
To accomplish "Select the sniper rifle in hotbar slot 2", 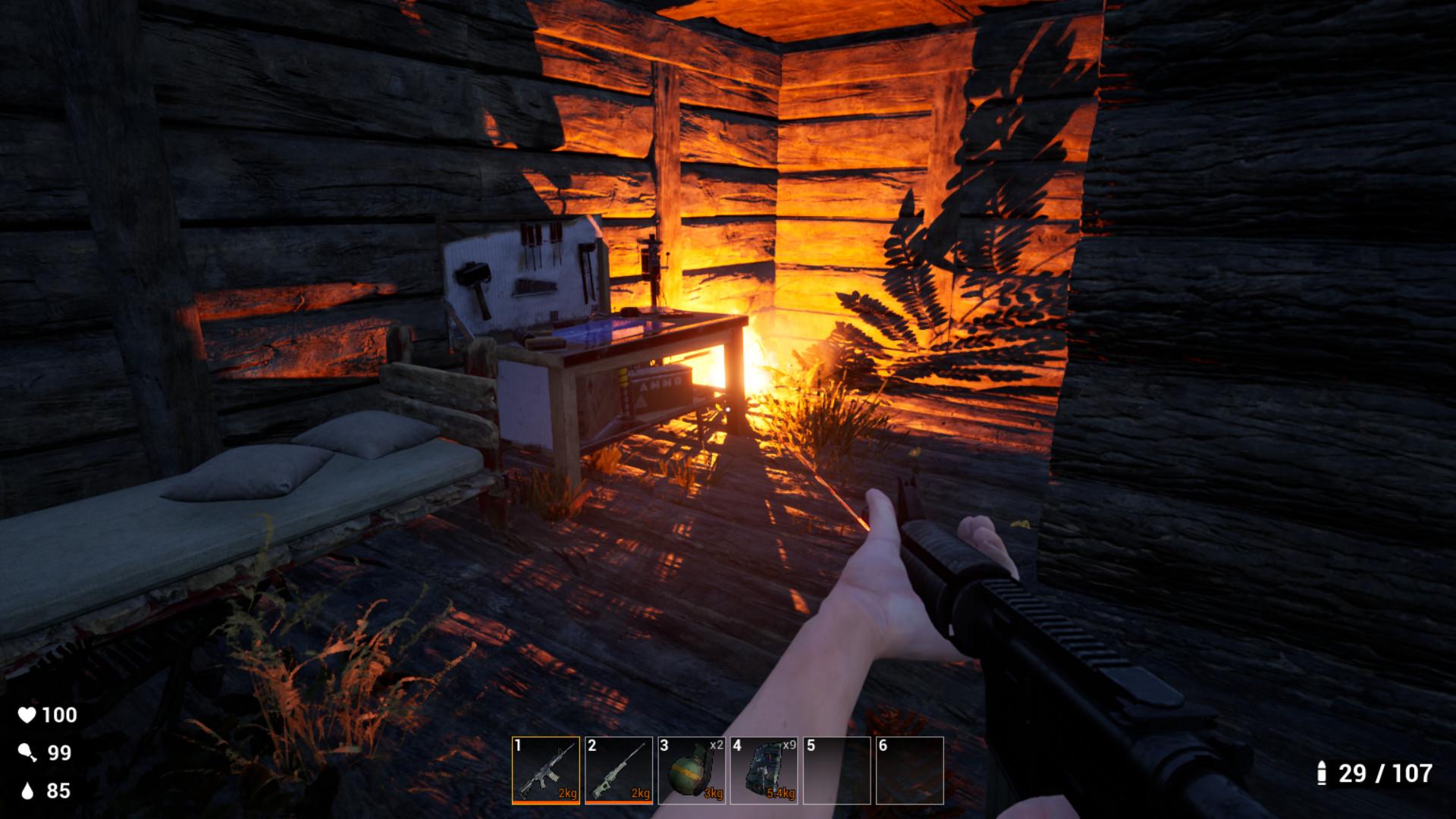I will click(x=620, y=768).
